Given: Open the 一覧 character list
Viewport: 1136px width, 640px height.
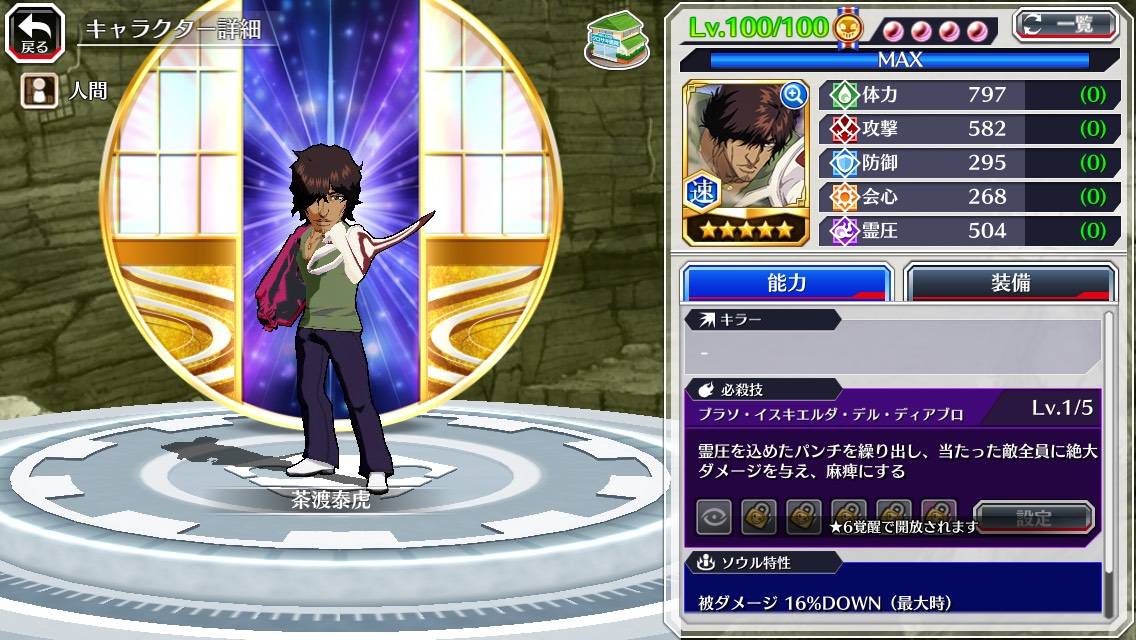Looking at the screenshot, I should pyautogui.click(x=1066, y=23).
